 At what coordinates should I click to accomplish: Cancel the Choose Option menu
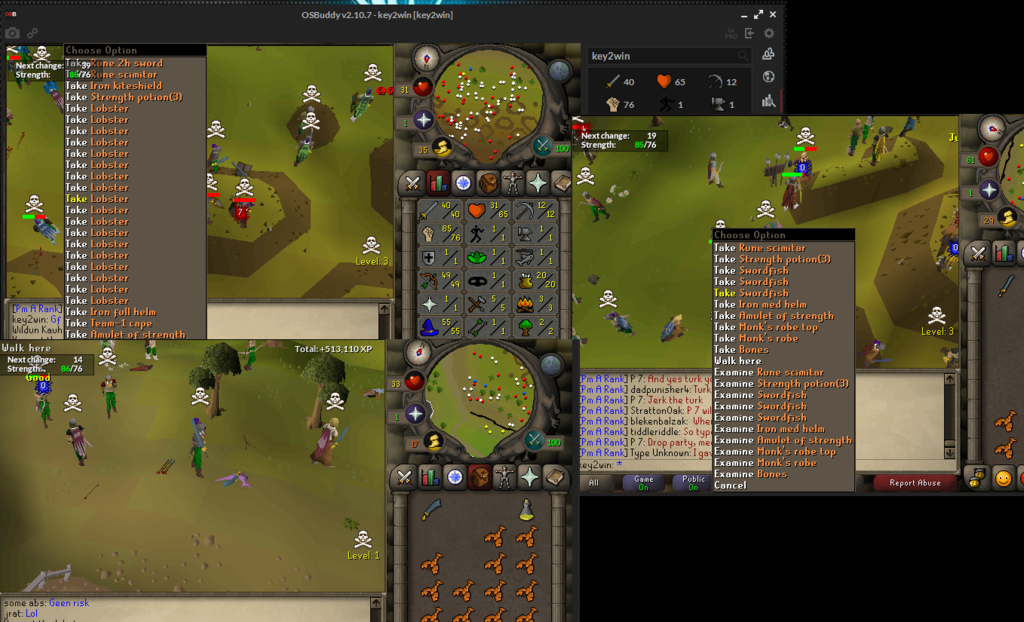(730, 485)
